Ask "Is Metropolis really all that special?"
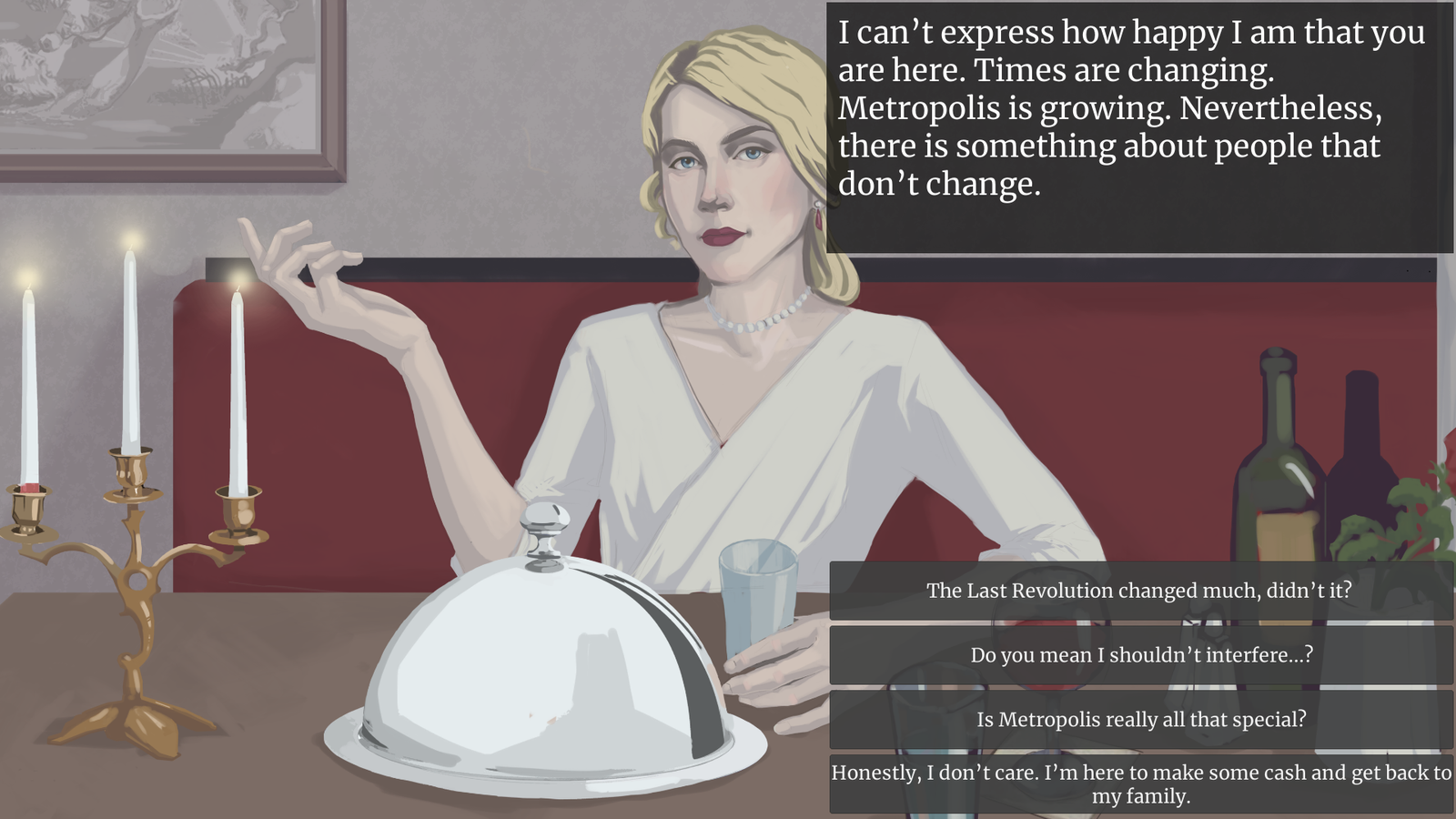The image size is (1456, 819). point(1140,720)
